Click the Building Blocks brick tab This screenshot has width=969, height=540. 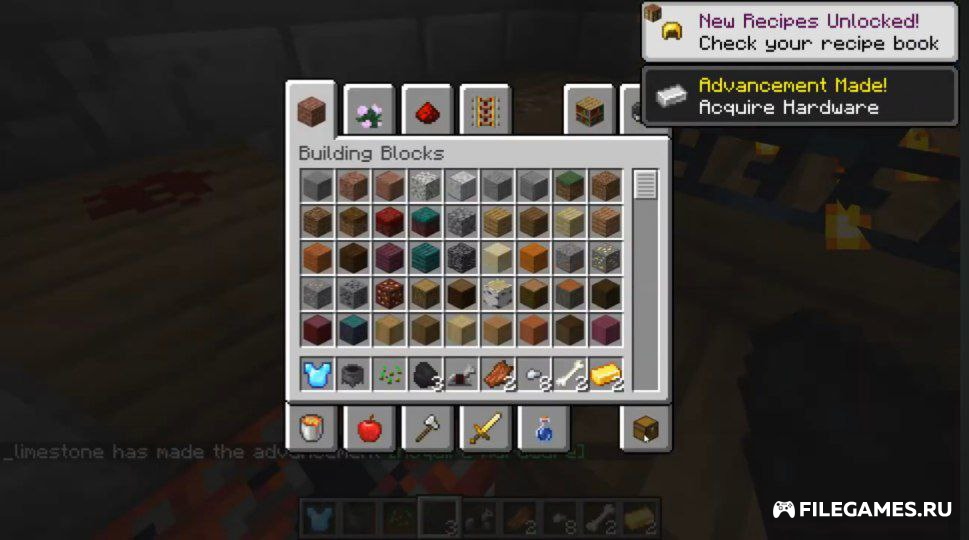coord(311,112)
